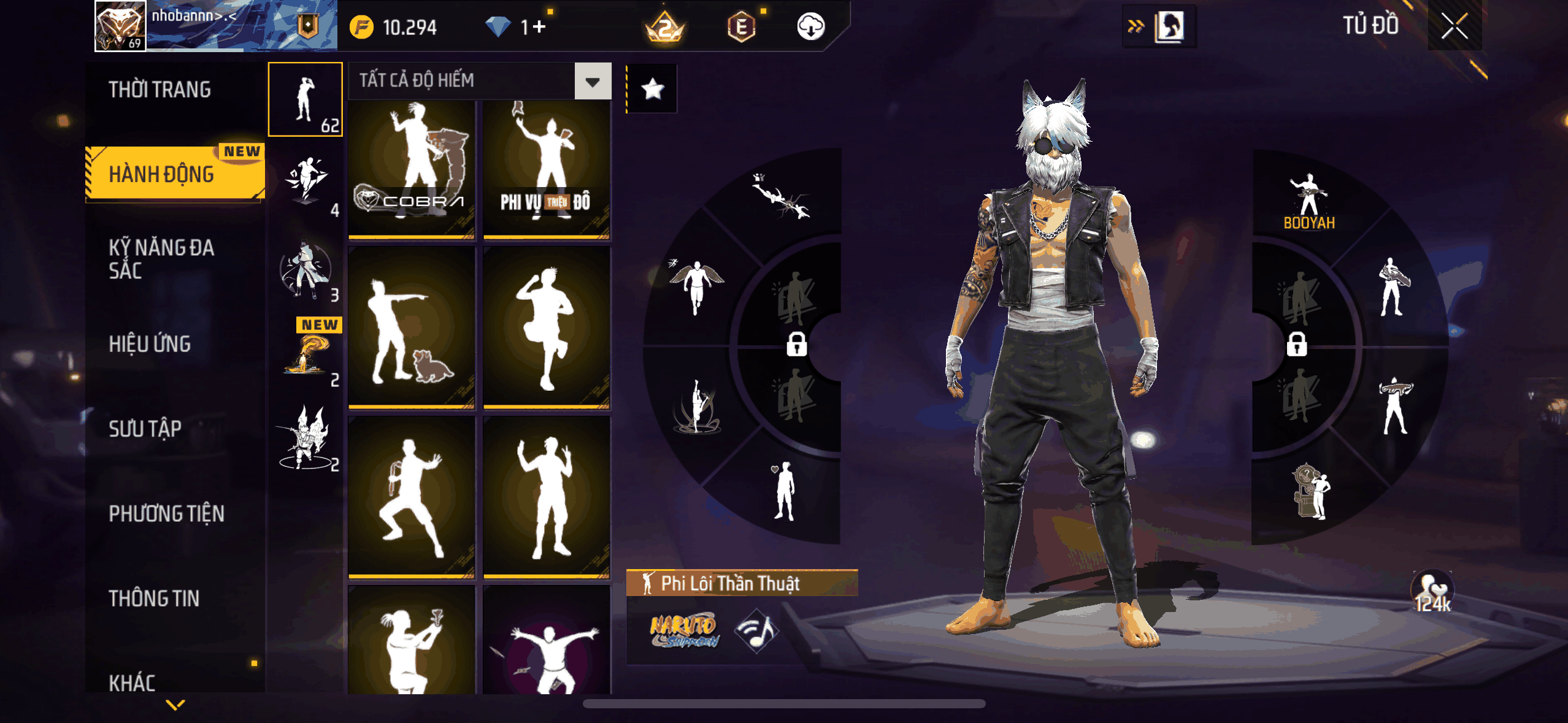Open the KỸ NĂNG ĐA SẮC menu
Image resolution: width=1568 pixels, height=723 pixels.
click(x=162, y=259)
